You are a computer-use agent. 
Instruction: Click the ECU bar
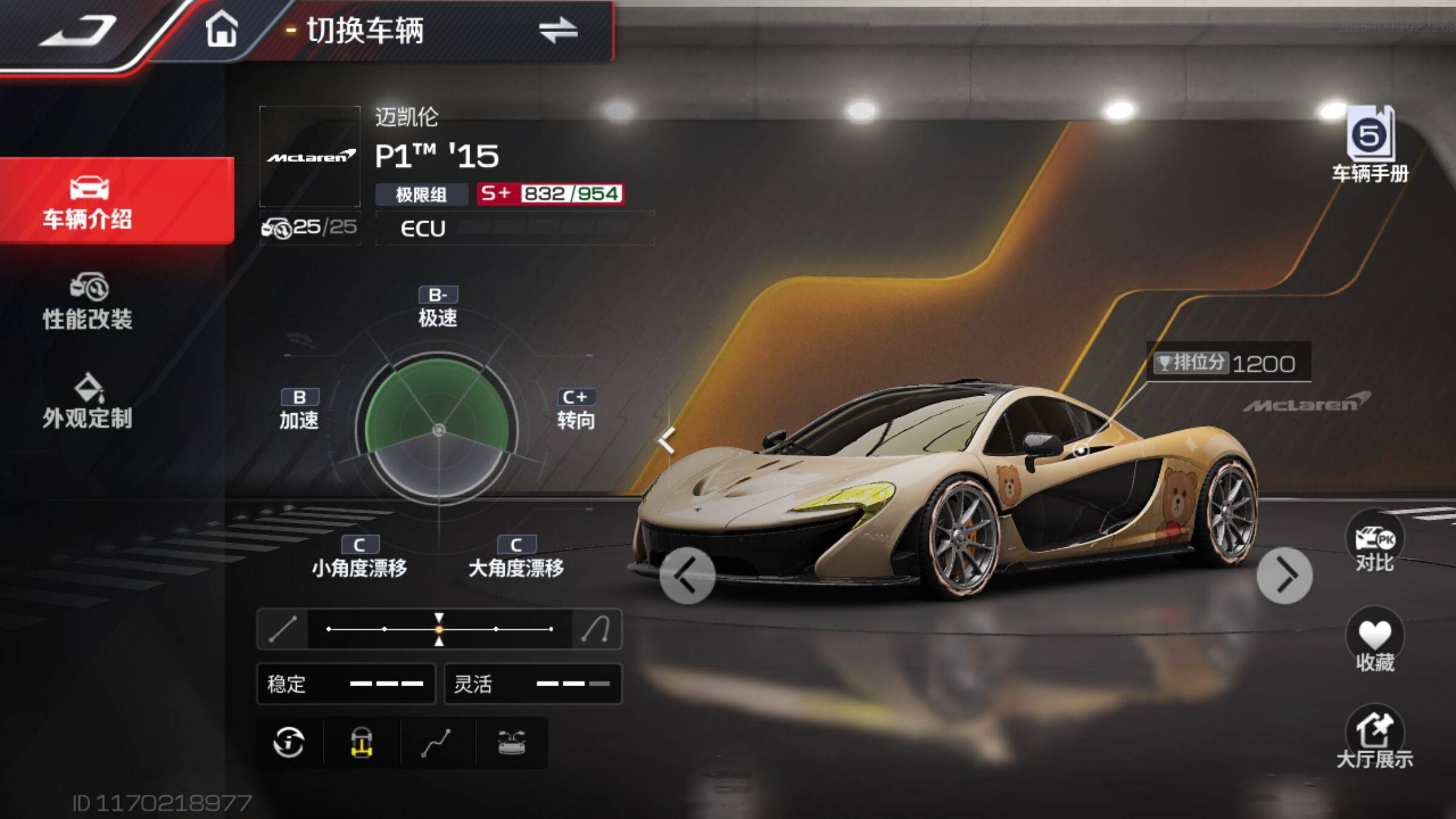(x=514, y=228)
